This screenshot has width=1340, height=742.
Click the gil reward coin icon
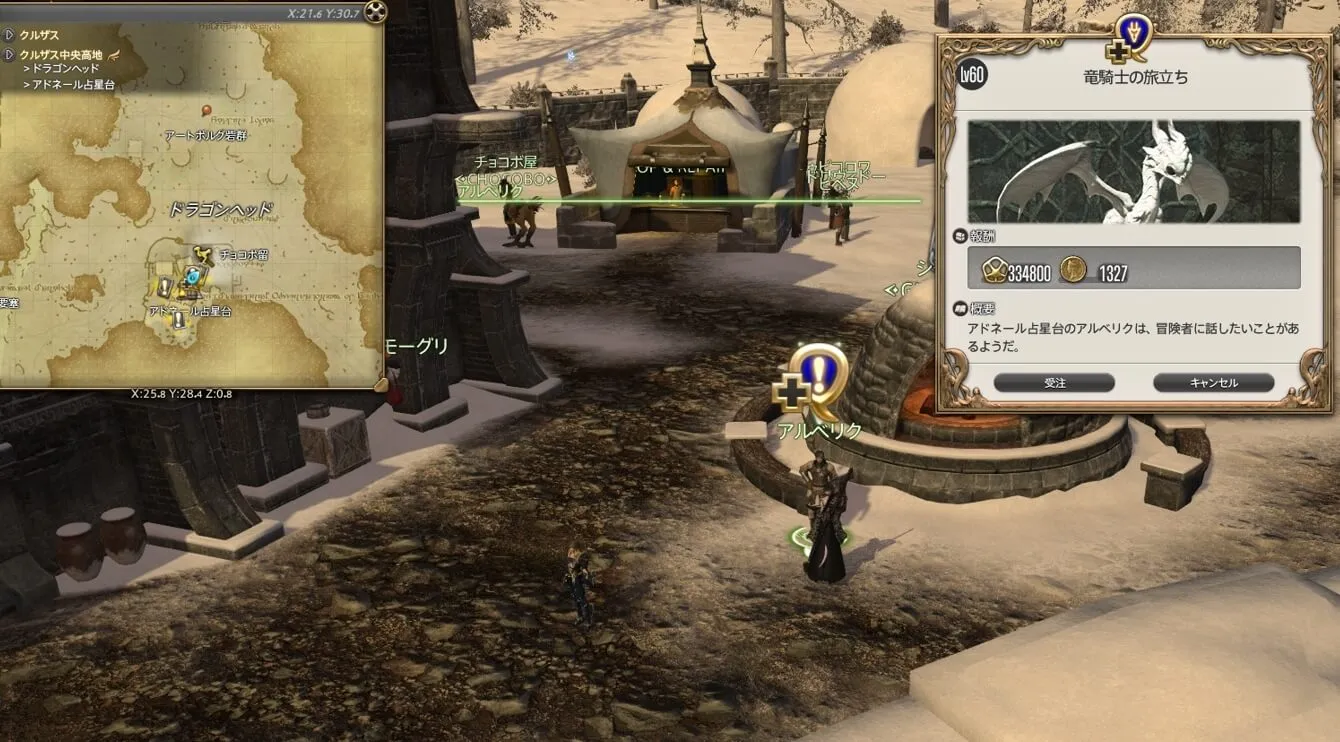click(1073, 269)
